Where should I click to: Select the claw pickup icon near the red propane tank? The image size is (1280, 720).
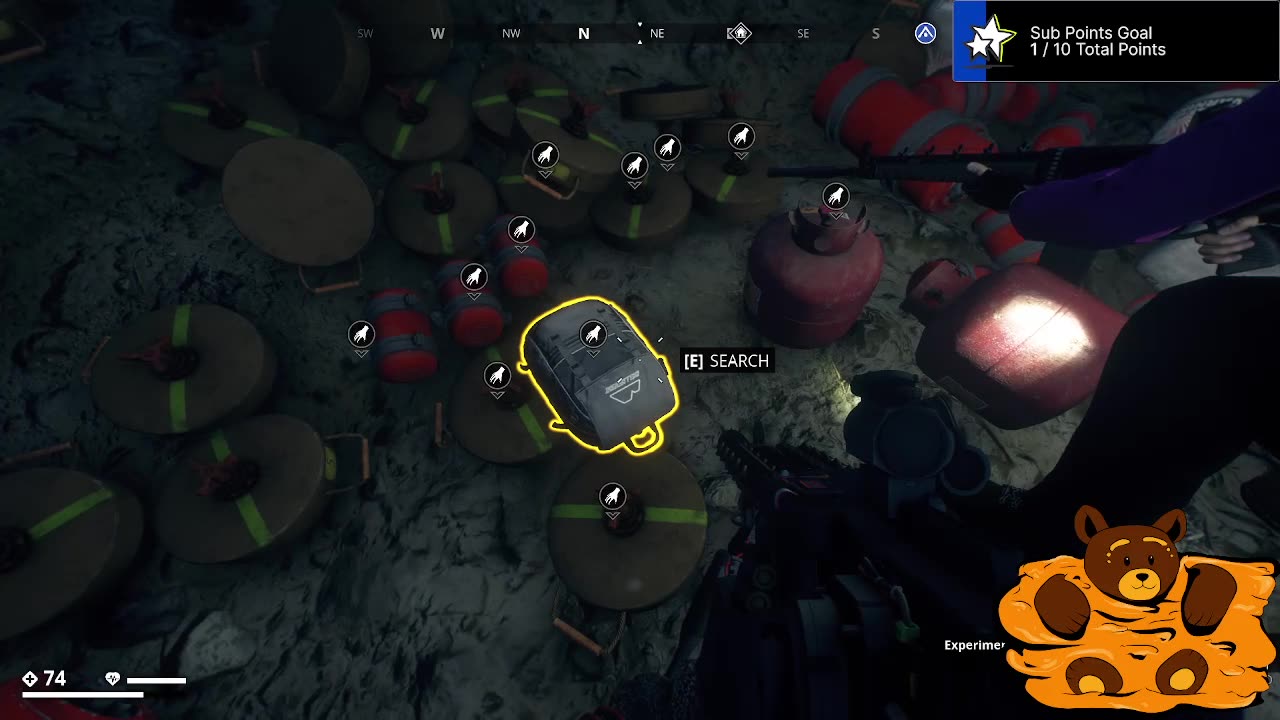coord(836,196)
